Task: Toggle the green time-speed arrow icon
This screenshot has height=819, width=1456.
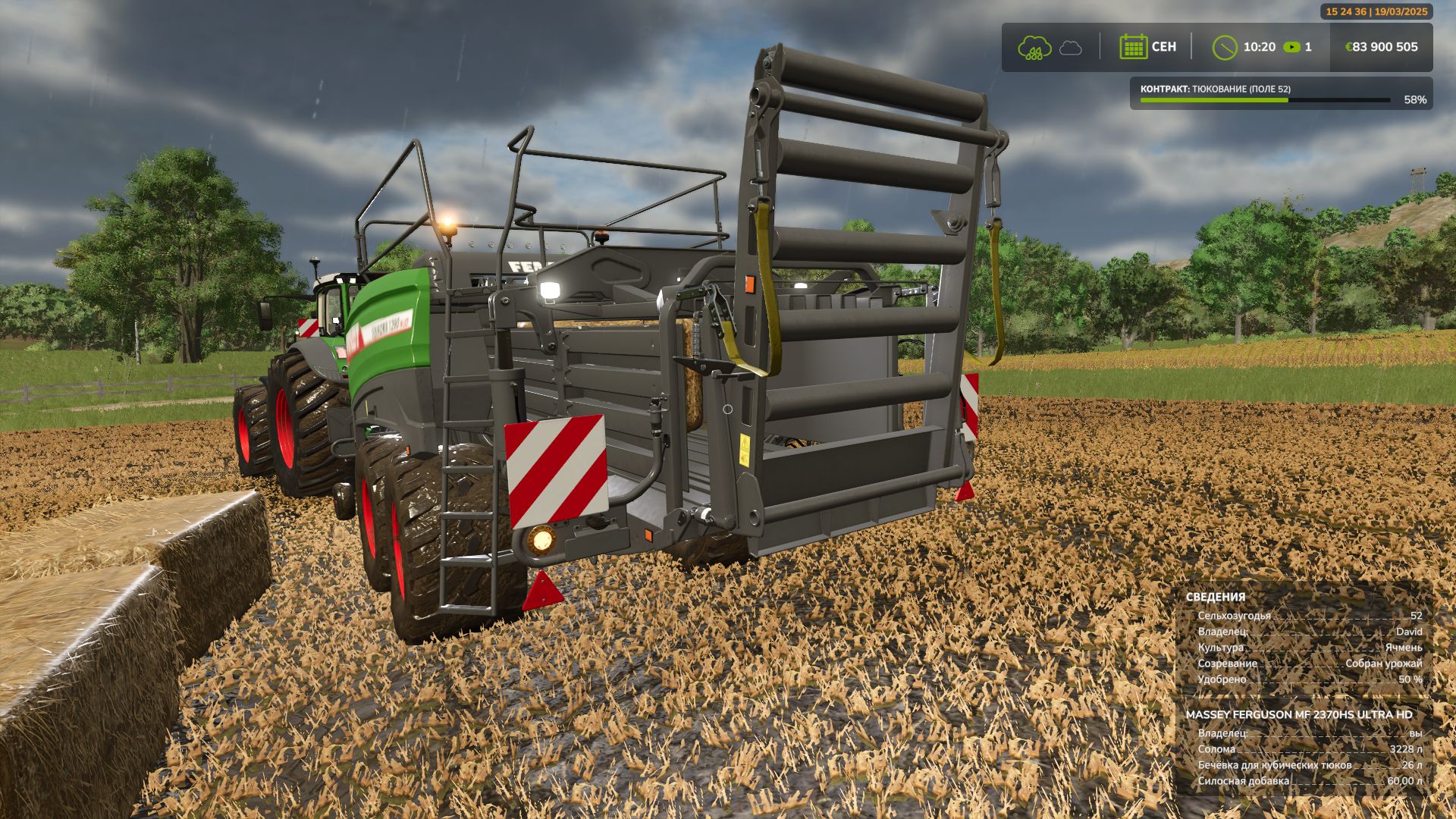Action: [x=1291, y=47]
